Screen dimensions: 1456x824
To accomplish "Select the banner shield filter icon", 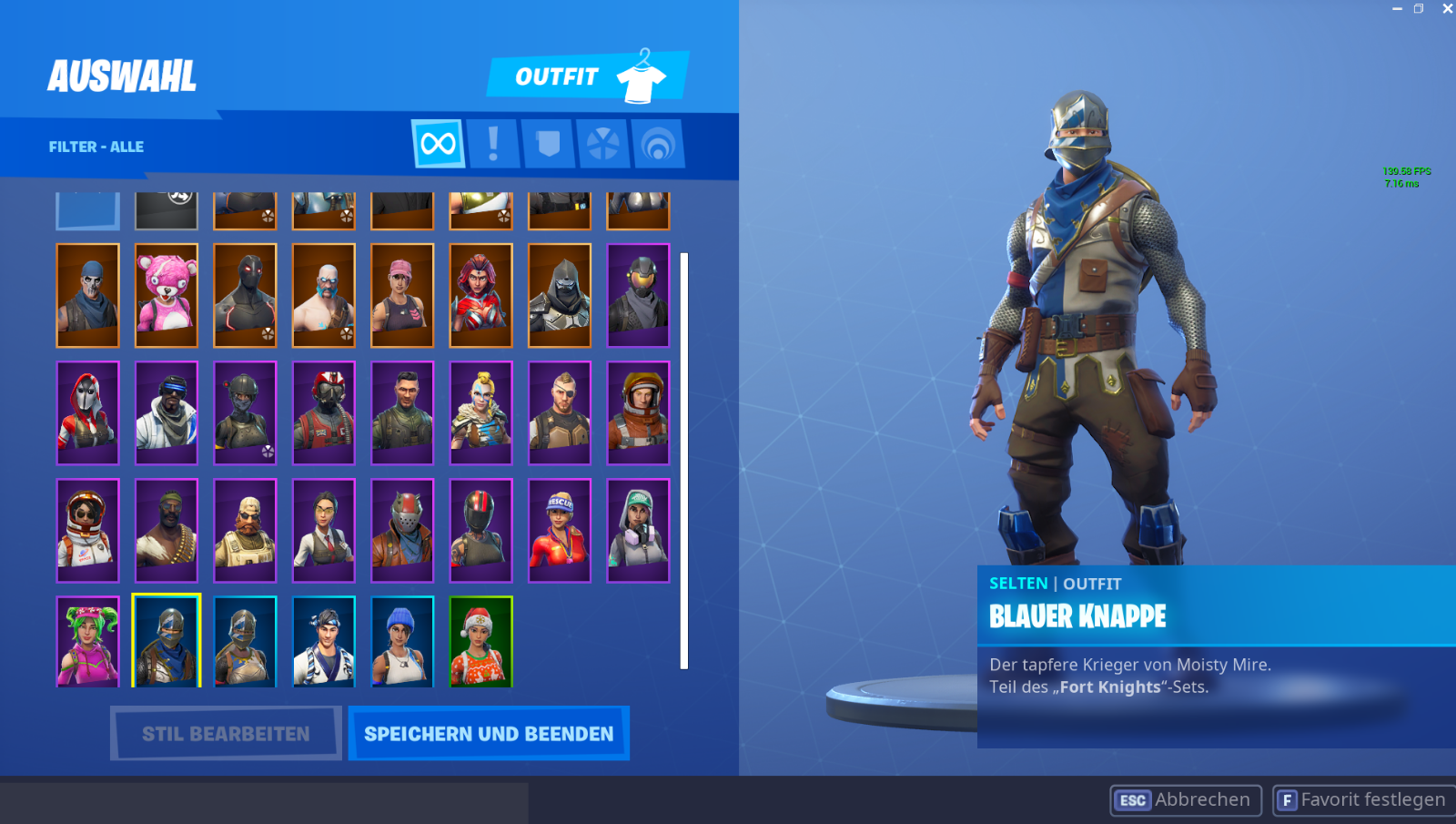I will (548, 144).
